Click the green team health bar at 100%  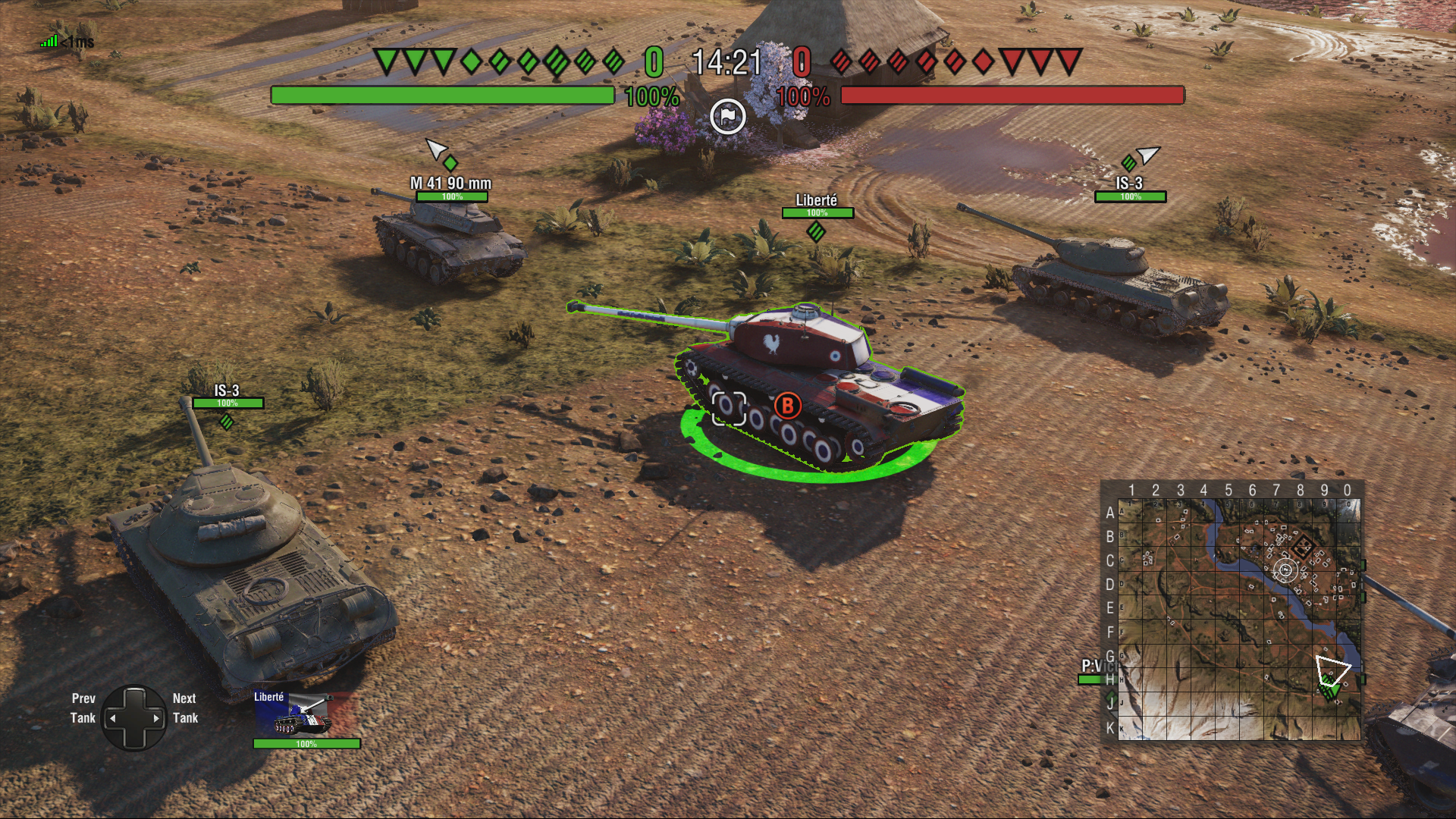(x=444, y=96)
